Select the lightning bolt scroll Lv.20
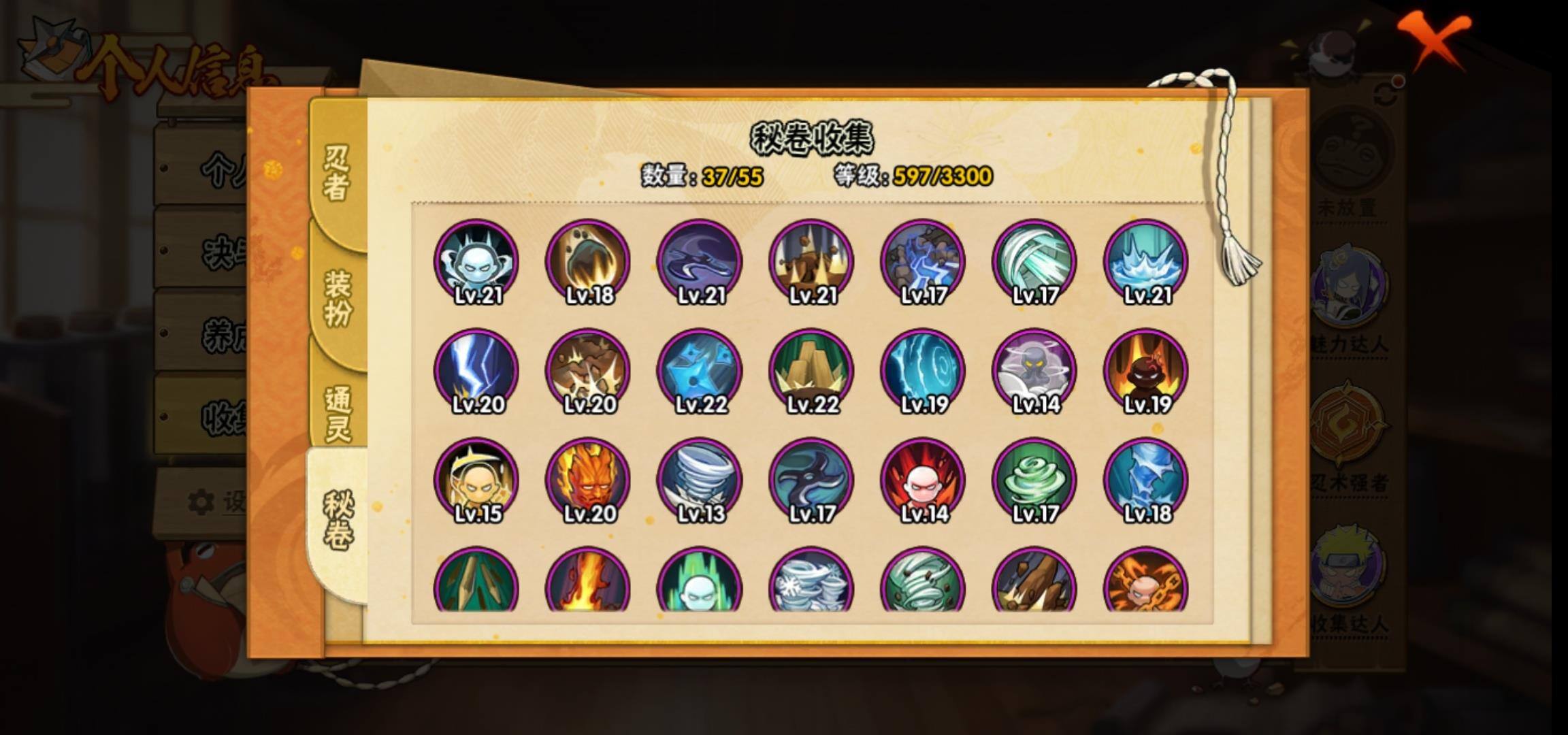Screen dimensions: 1568x735 click(x=476, y=372)
